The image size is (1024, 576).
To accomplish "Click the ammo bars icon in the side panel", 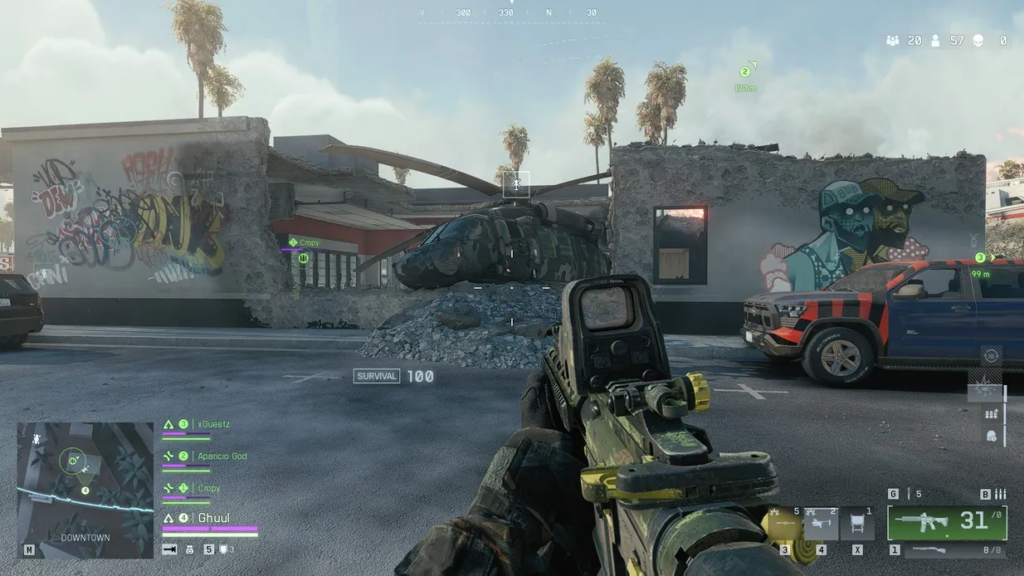I will [991, 414].
